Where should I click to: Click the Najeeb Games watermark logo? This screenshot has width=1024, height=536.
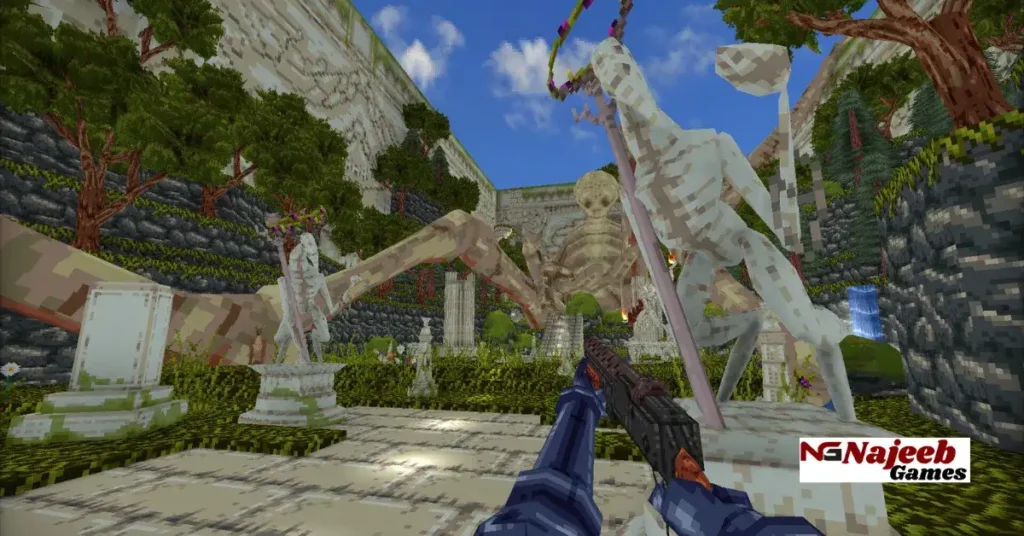(884, 459)
